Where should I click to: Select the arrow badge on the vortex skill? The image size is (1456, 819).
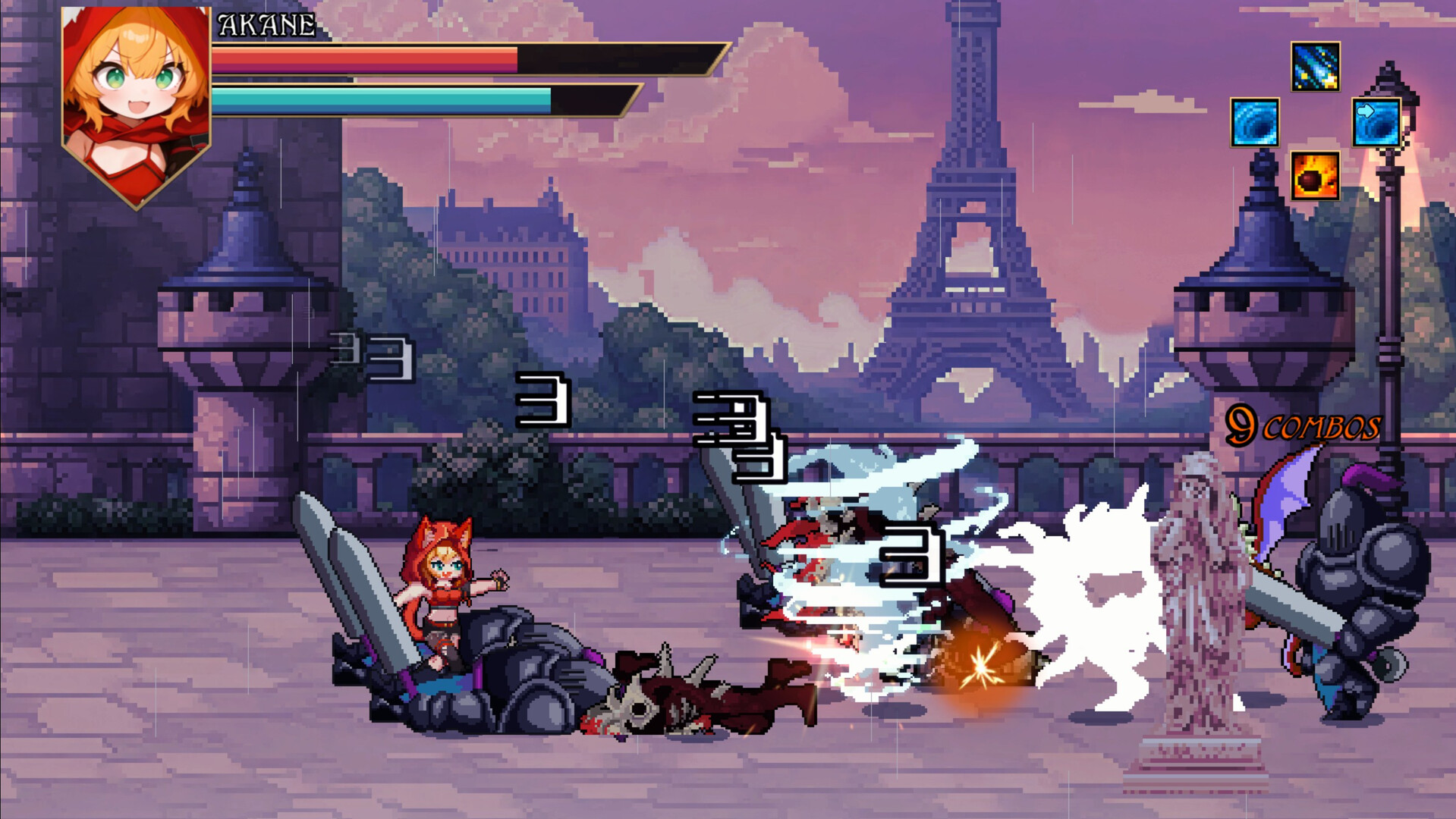(x=1365, y=112)
